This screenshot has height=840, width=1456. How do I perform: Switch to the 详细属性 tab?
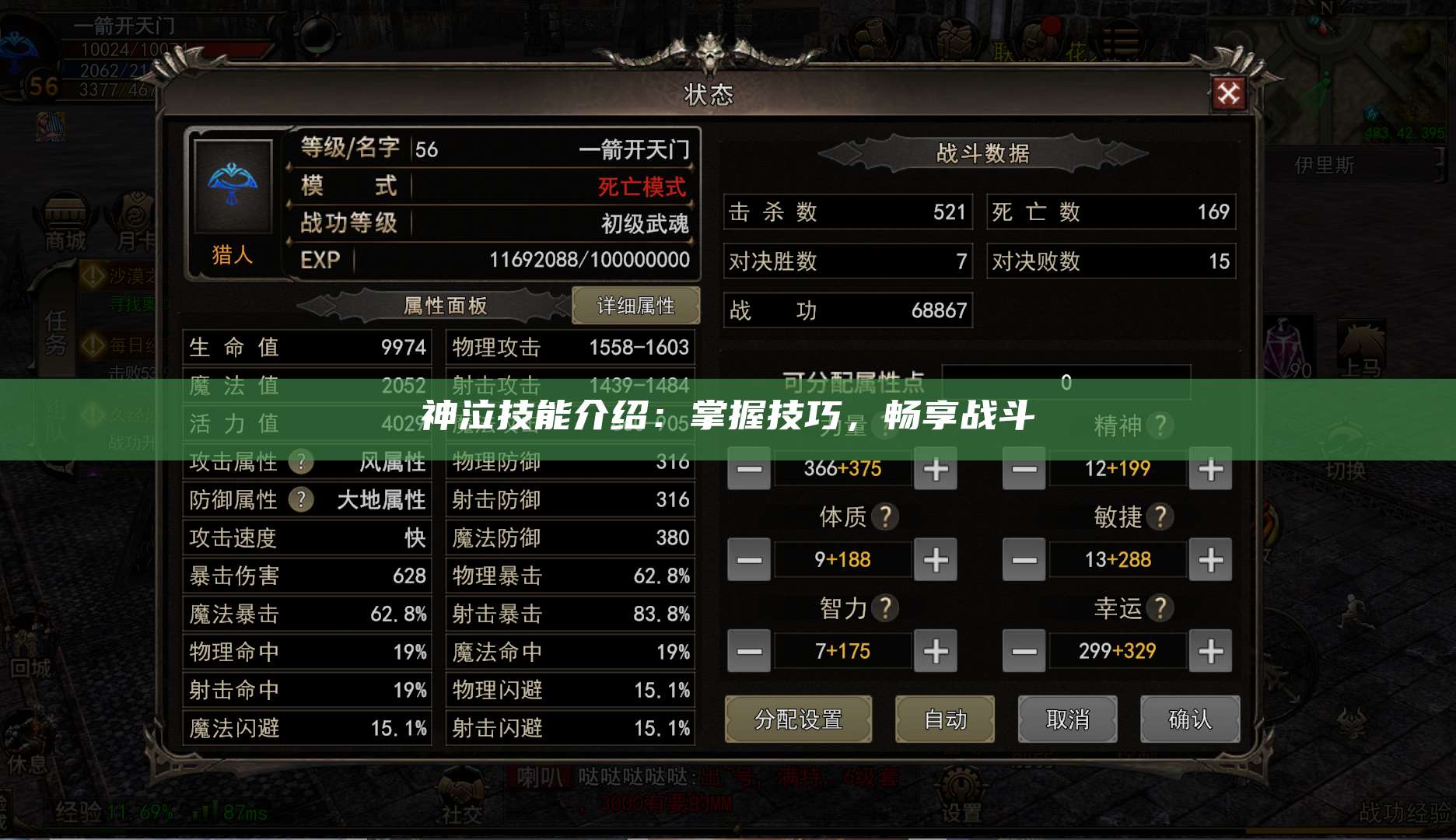coord(636,306)
